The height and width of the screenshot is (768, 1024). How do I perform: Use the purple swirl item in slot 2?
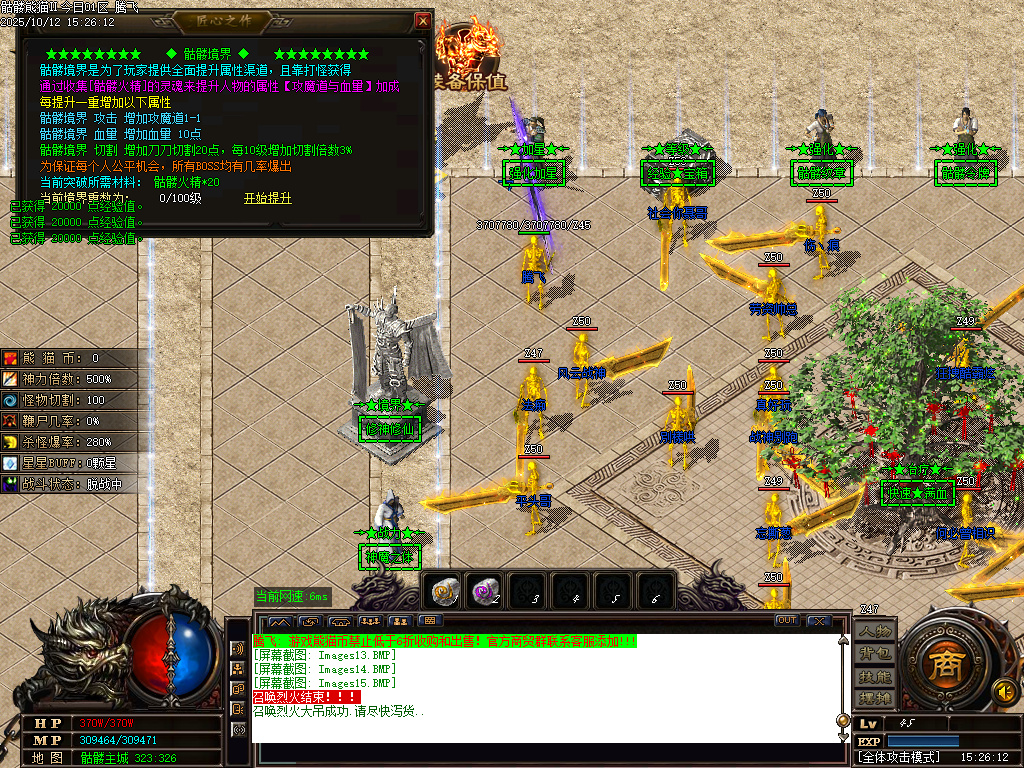point(487,592)
